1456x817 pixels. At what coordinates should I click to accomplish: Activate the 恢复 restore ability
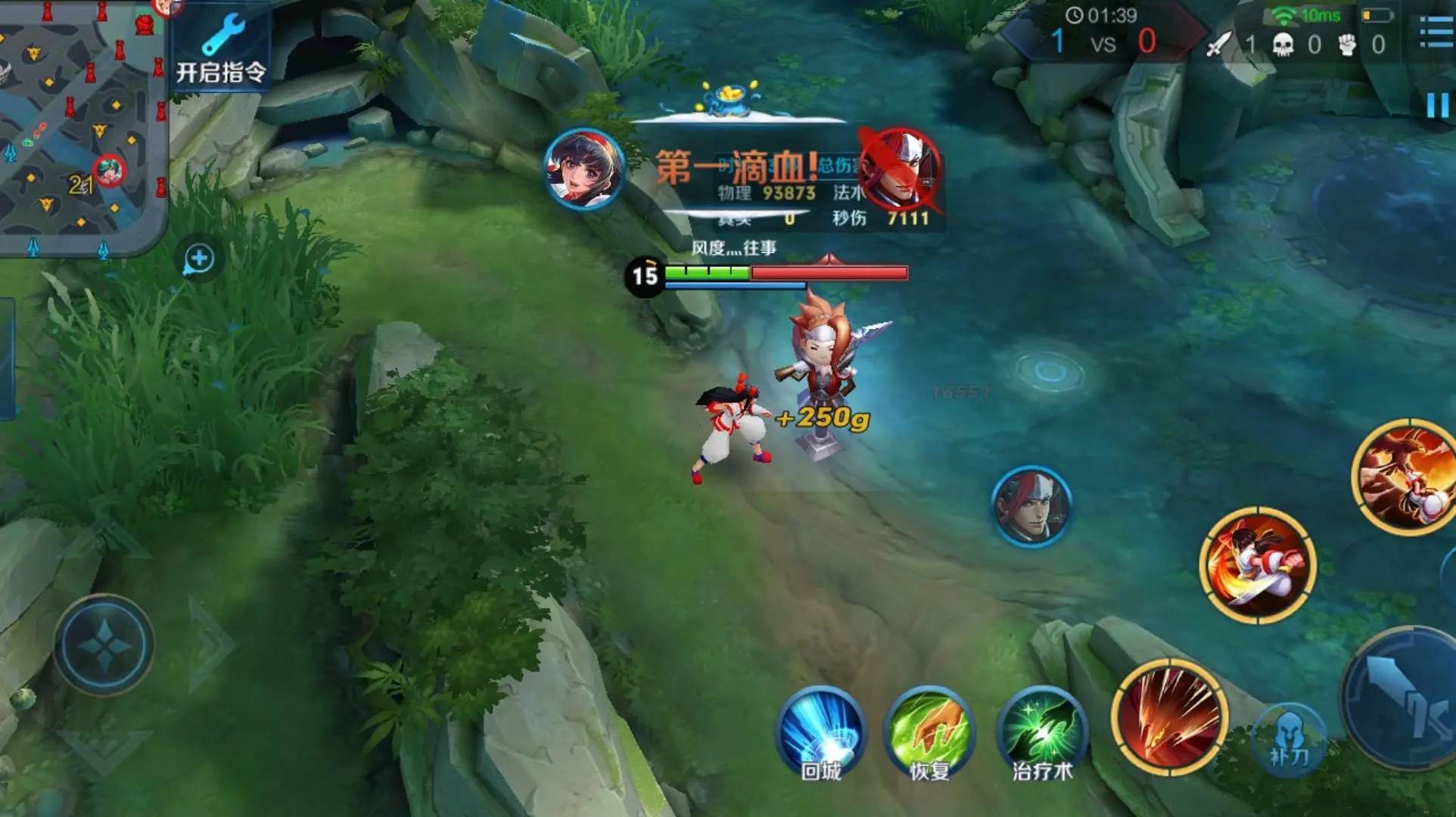click(930, 732)
